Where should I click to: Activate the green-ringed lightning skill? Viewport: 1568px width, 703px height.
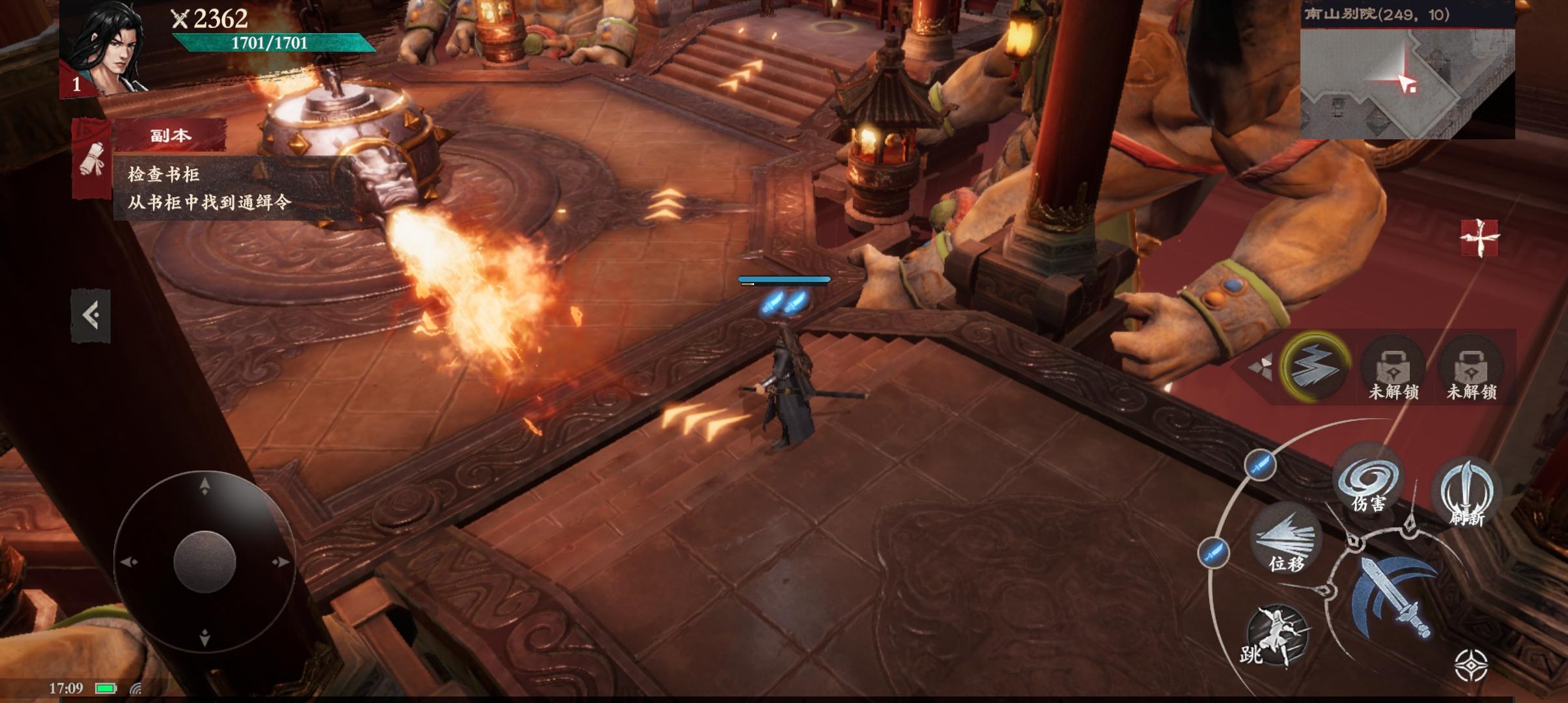[x=1315, y=366]
